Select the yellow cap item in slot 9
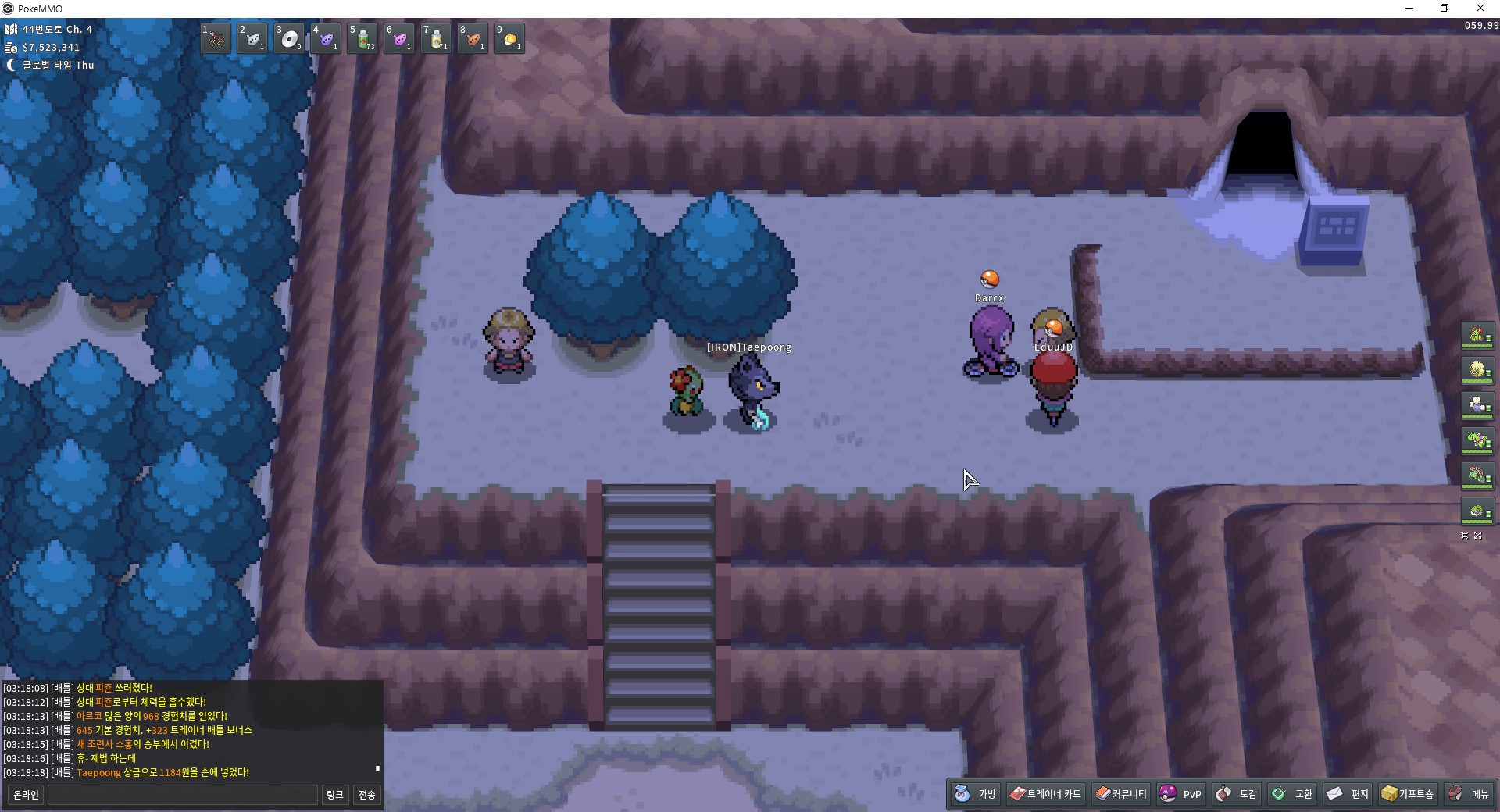Viewport: 1500px width, 812px height. (509, 38)
